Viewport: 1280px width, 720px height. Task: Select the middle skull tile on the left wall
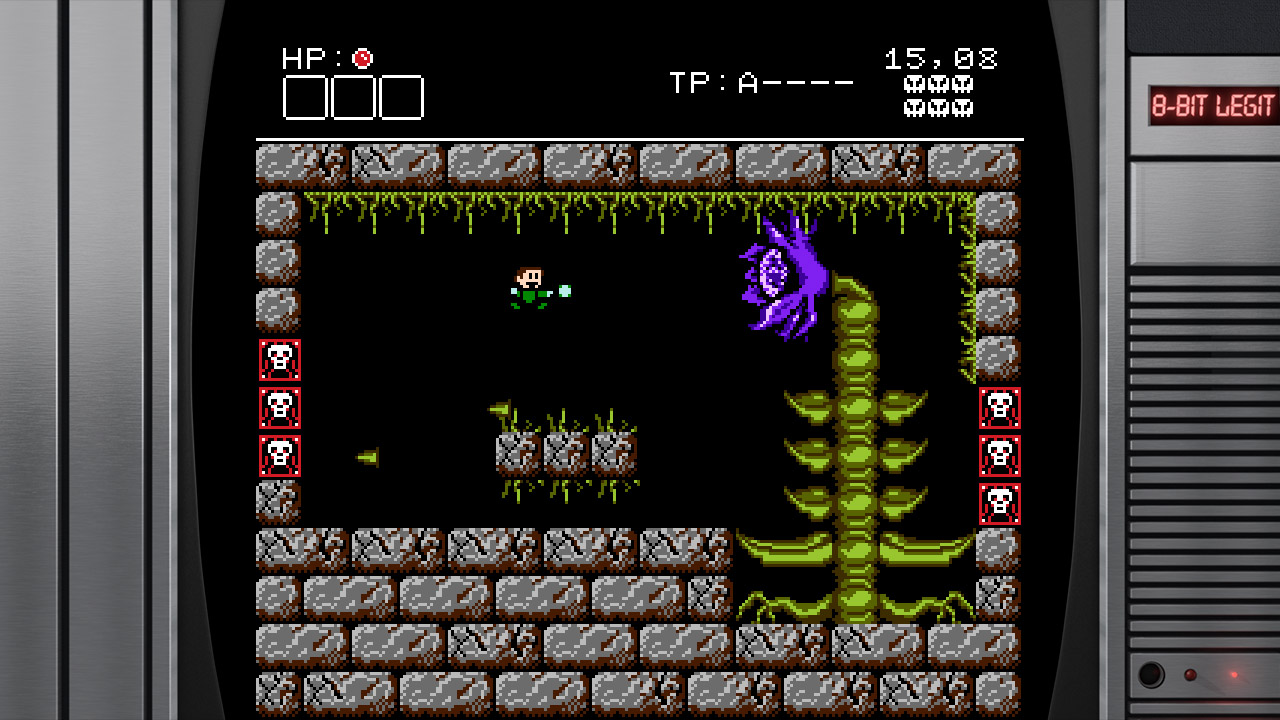pos(278,410)
